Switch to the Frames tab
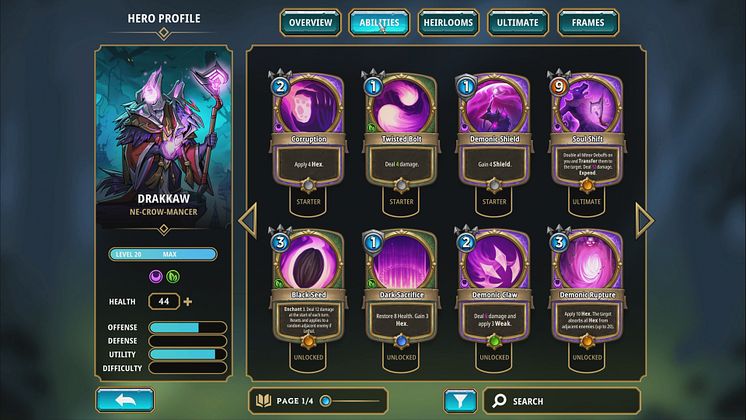The width and height of the screenshot is (746, 420). pyautogui.click(x=587, y=22)
